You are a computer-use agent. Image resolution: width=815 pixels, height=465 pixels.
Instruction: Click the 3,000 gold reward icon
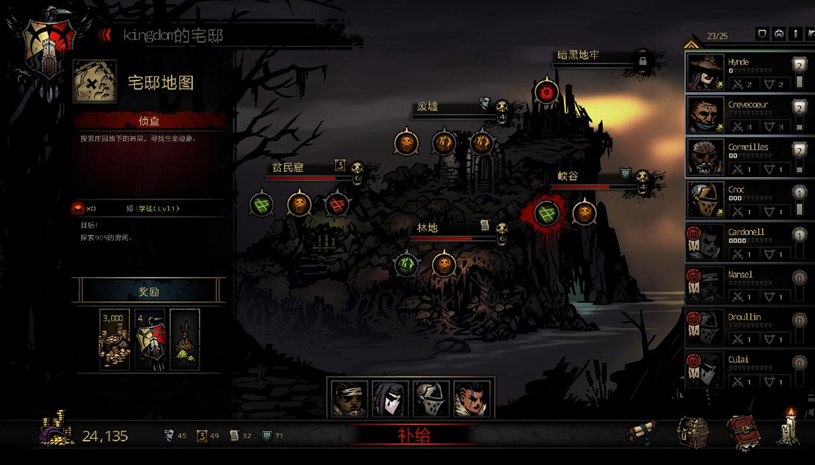(114, 339)
